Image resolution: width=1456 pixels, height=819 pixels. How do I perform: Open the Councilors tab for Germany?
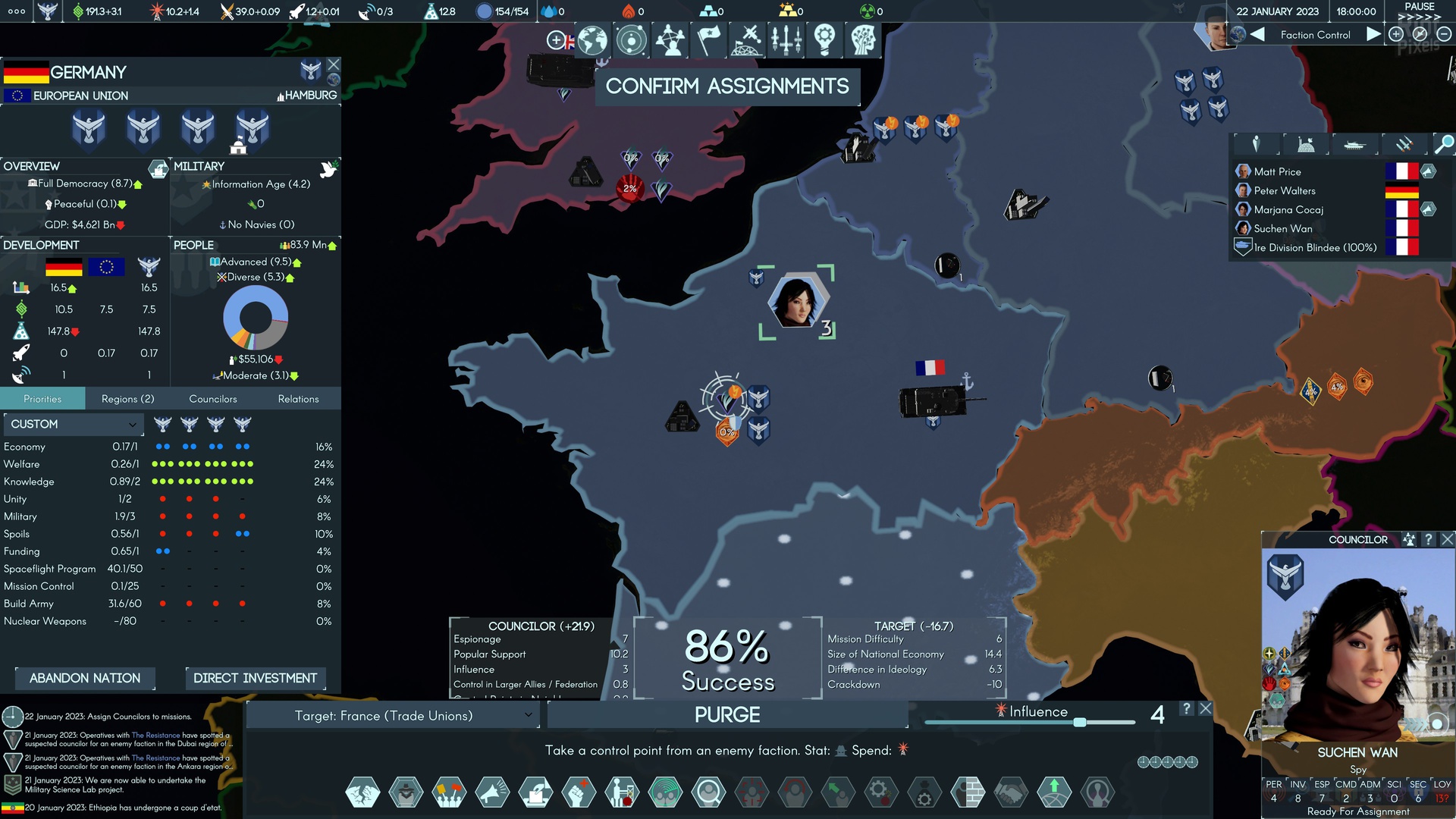click(212, 399)
